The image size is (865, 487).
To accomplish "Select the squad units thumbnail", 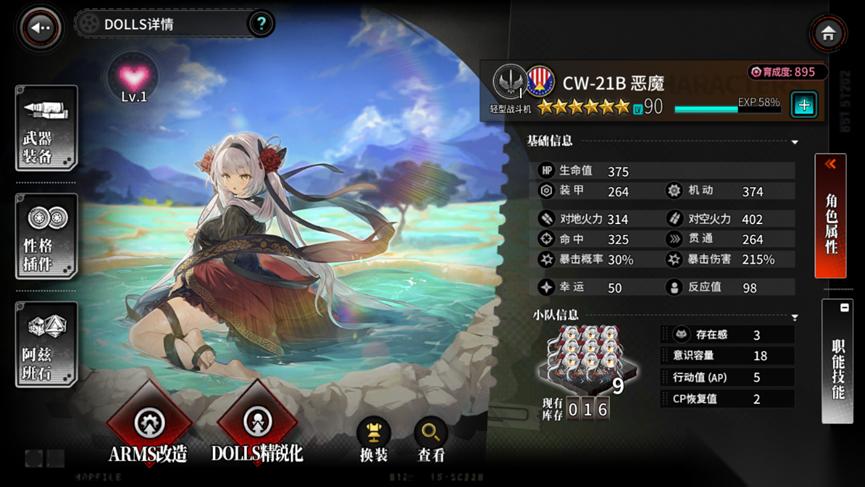I will point(579,357).
